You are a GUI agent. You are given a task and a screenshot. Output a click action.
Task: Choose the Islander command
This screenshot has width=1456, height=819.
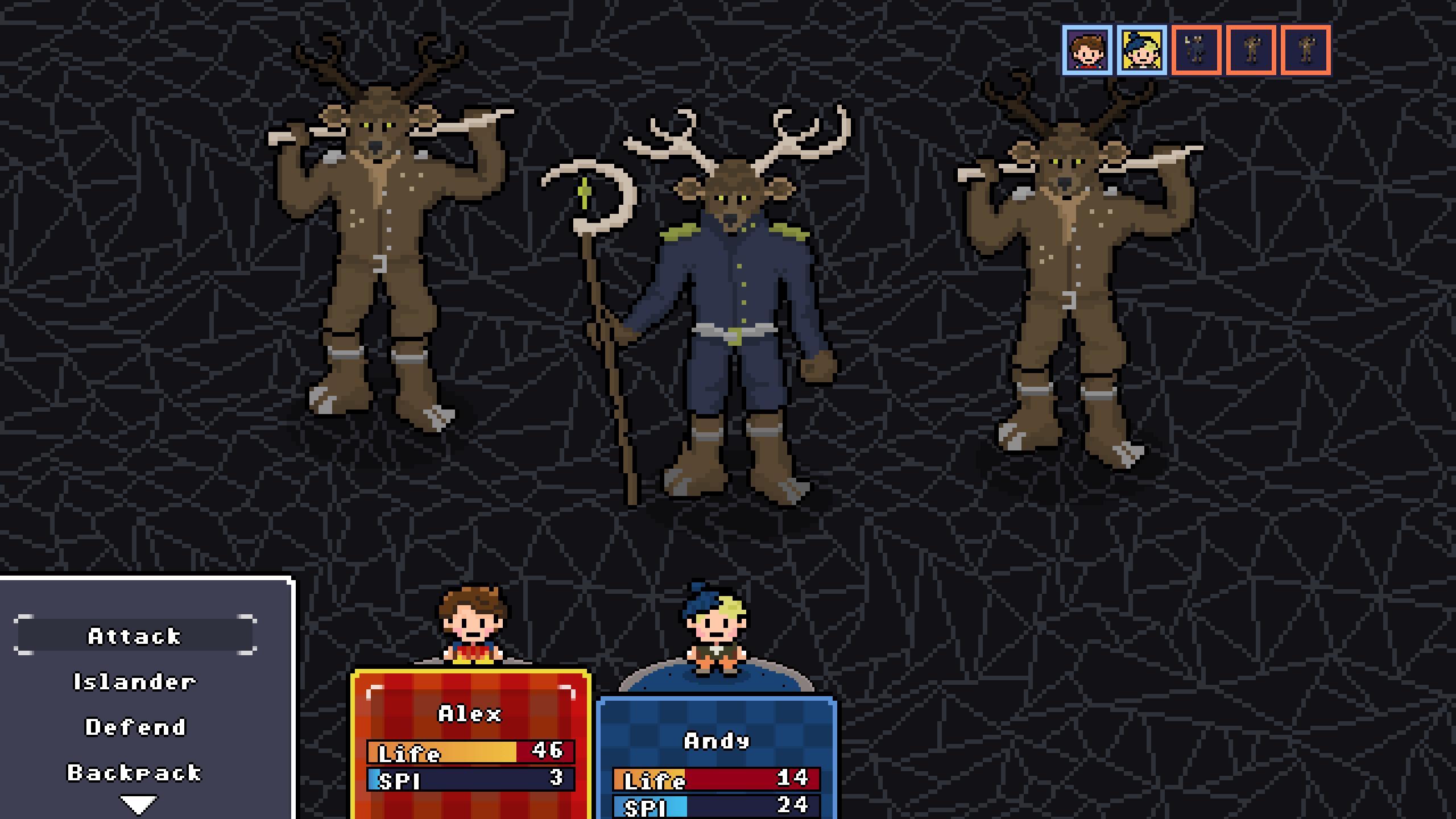135,681
